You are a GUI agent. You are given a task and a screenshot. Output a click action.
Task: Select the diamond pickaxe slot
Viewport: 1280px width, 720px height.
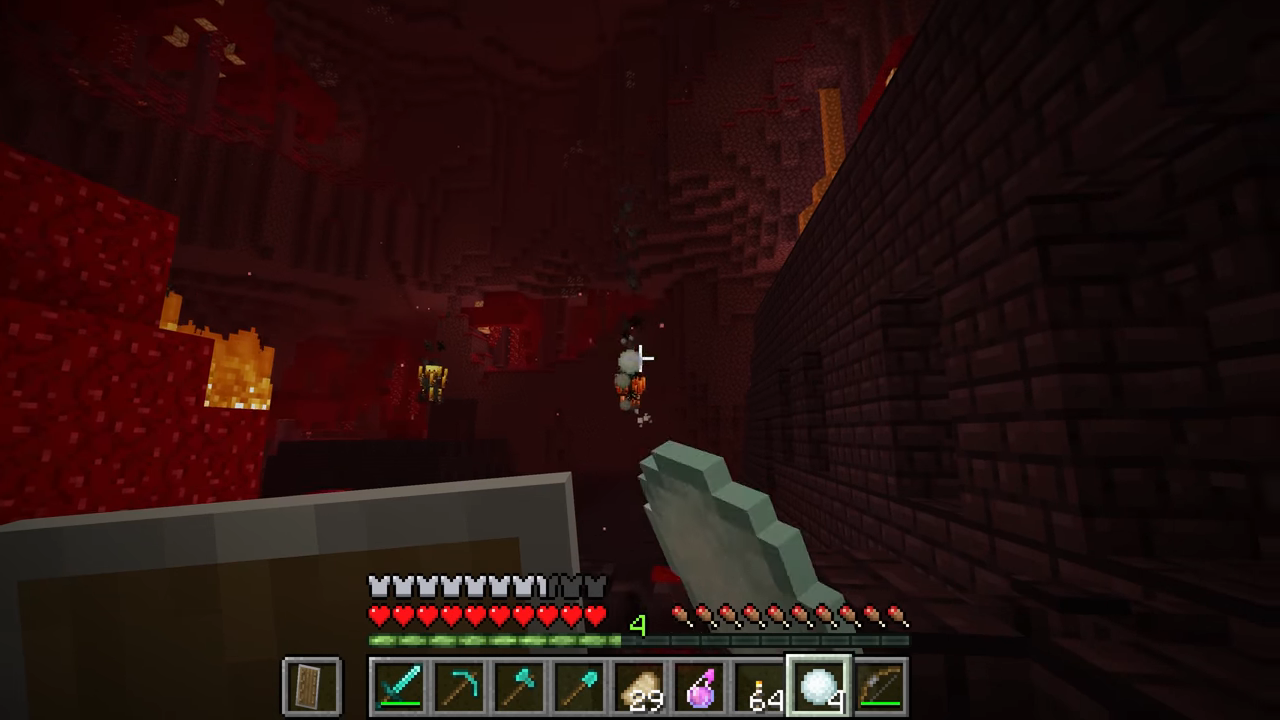coord(459,687)
